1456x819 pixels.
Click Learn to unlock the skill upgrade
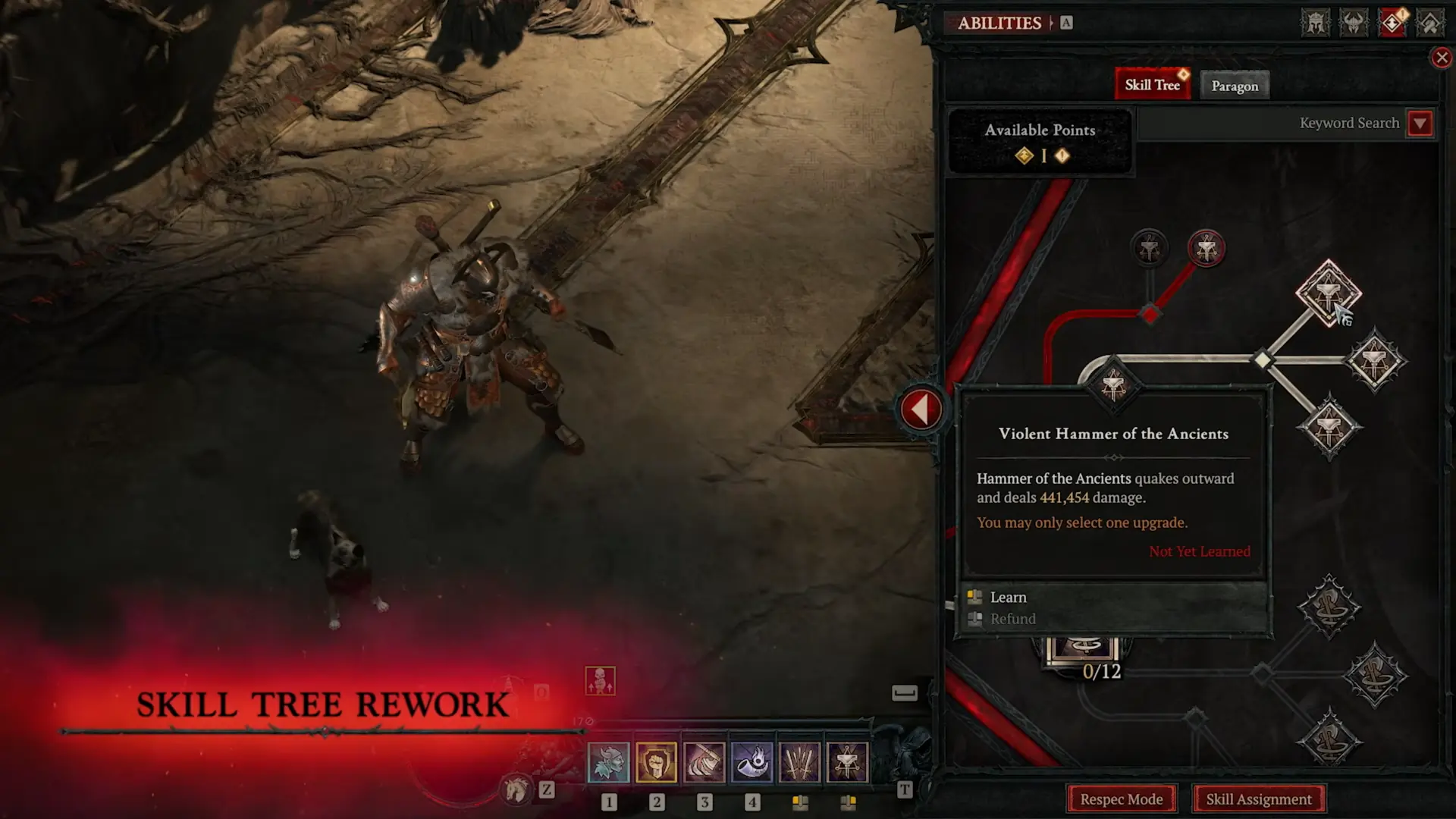tap(1009, 597)
